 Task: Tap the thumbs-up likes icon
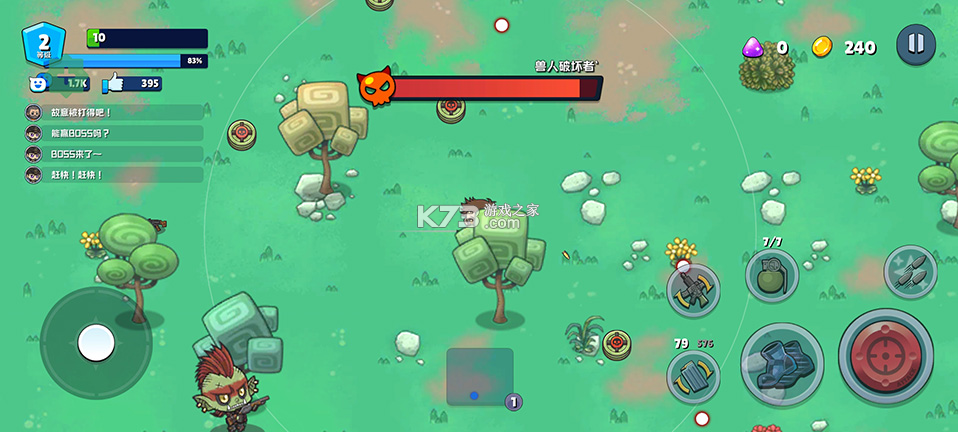[x=112, y=84]
